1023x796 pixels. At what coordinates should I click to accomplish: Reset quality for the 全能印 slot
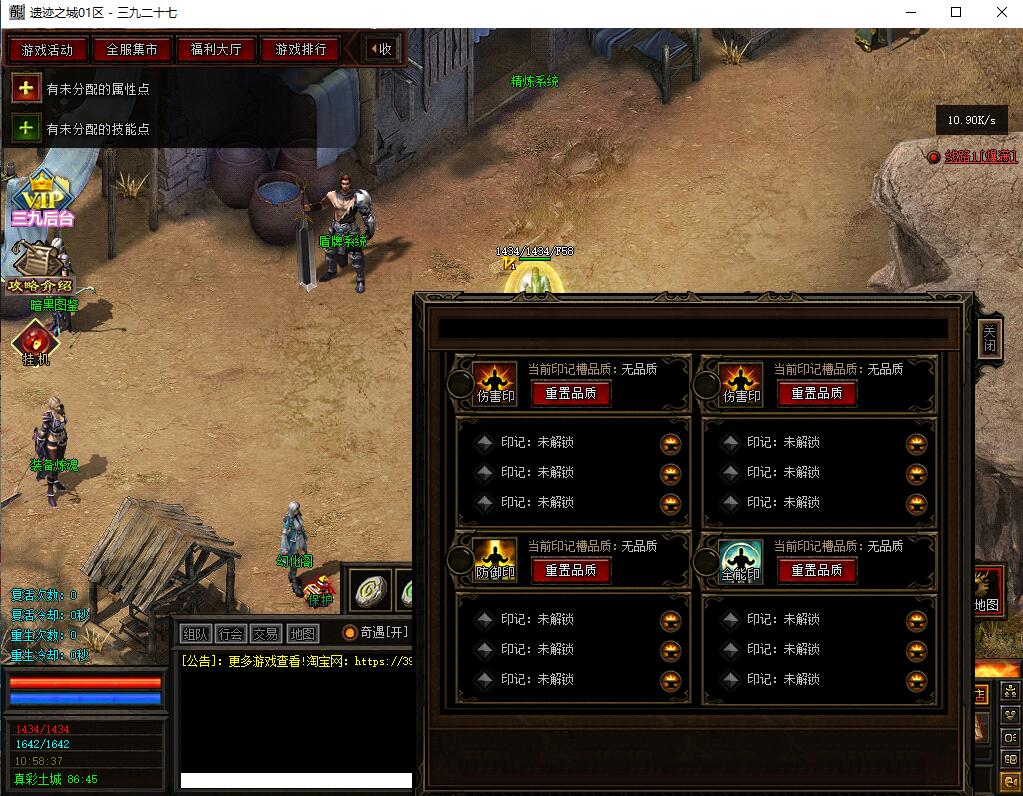point(816,570)
